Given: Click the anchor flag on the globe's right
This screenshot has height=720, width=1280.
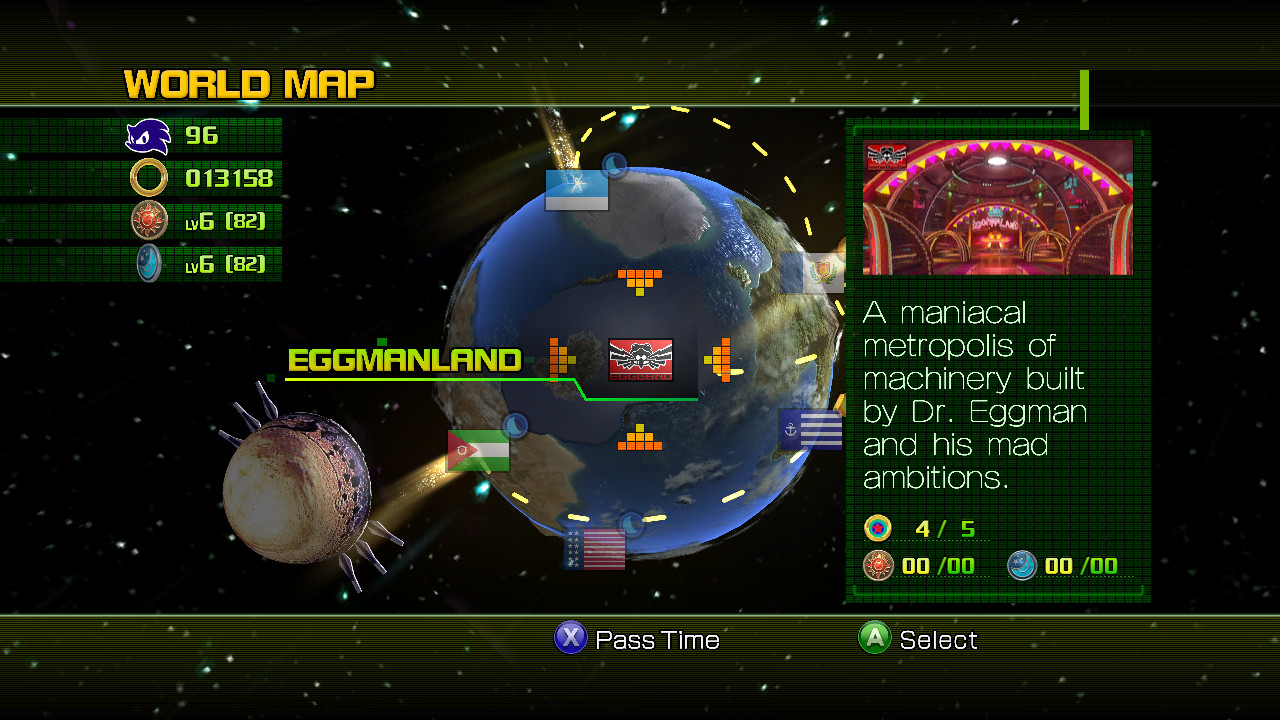Looking at the screenshot, I should 811,430.
